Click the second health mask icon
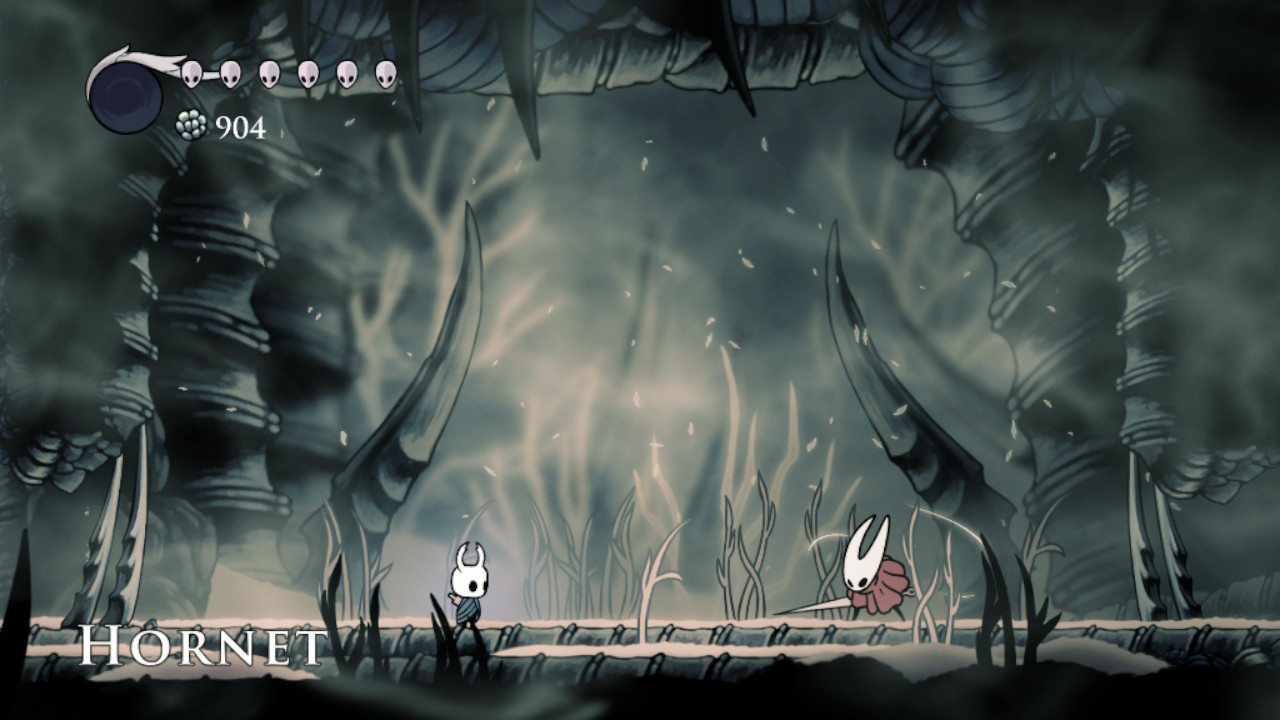 231,73
